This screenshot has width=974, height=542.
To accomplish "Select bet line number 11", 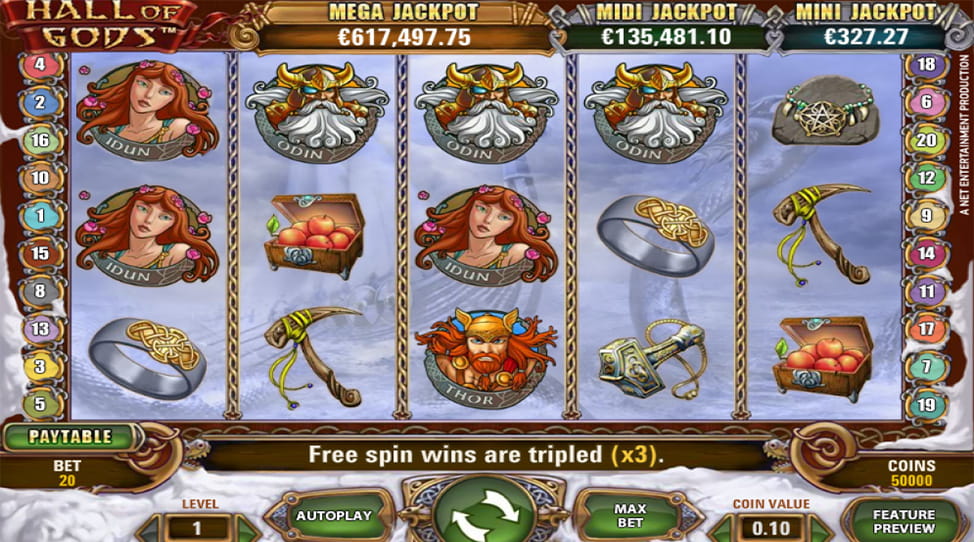I will 926,291.
